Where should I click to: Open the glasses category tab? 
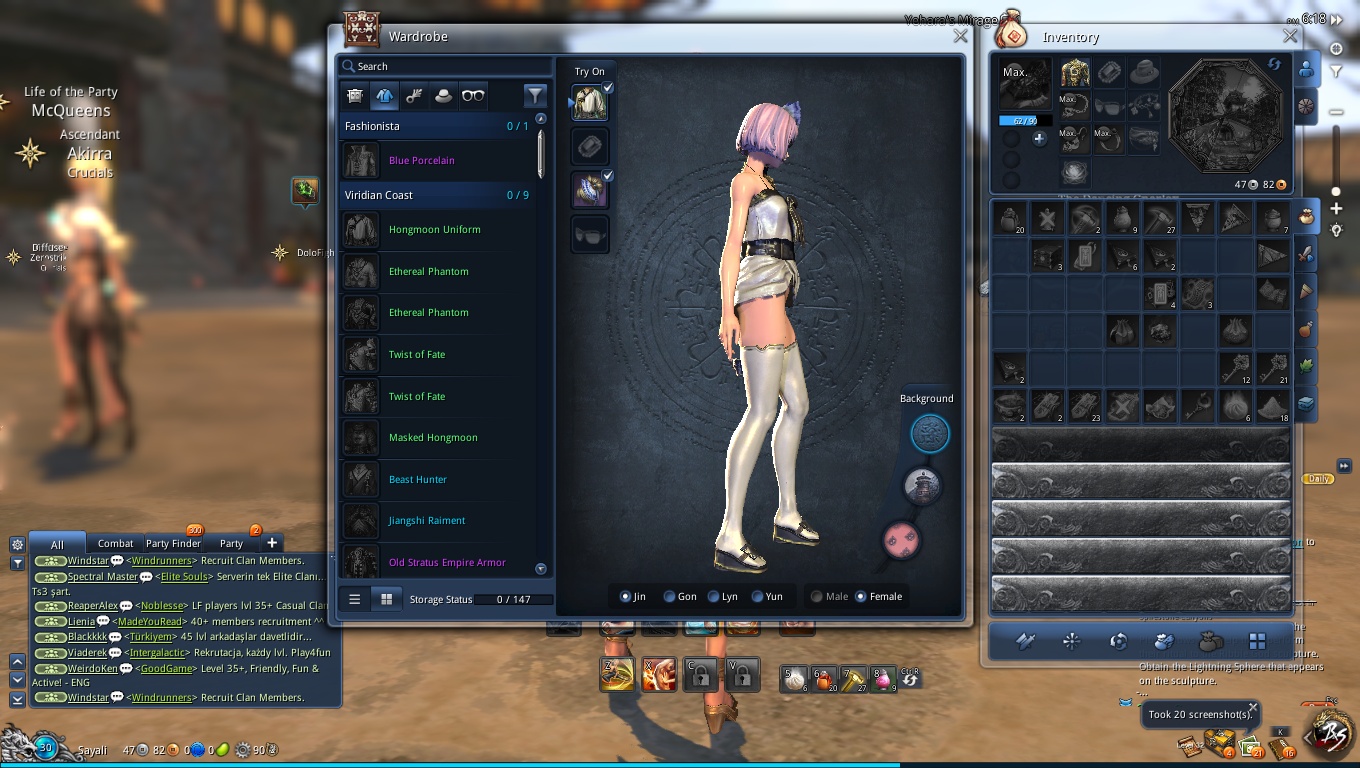pos(472,96)
